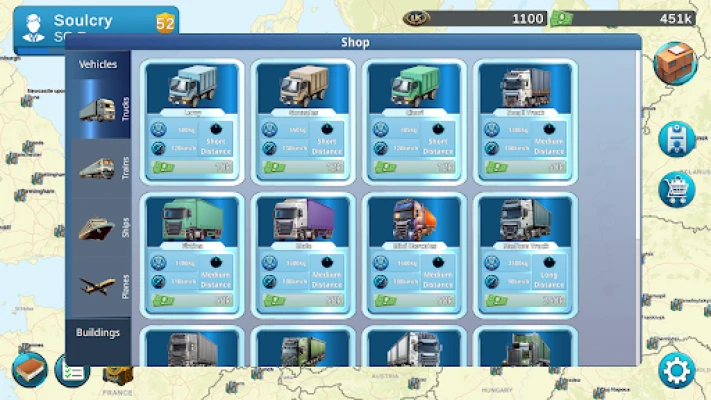
Task: Select the Small Truck card
Action: [524, 120]
